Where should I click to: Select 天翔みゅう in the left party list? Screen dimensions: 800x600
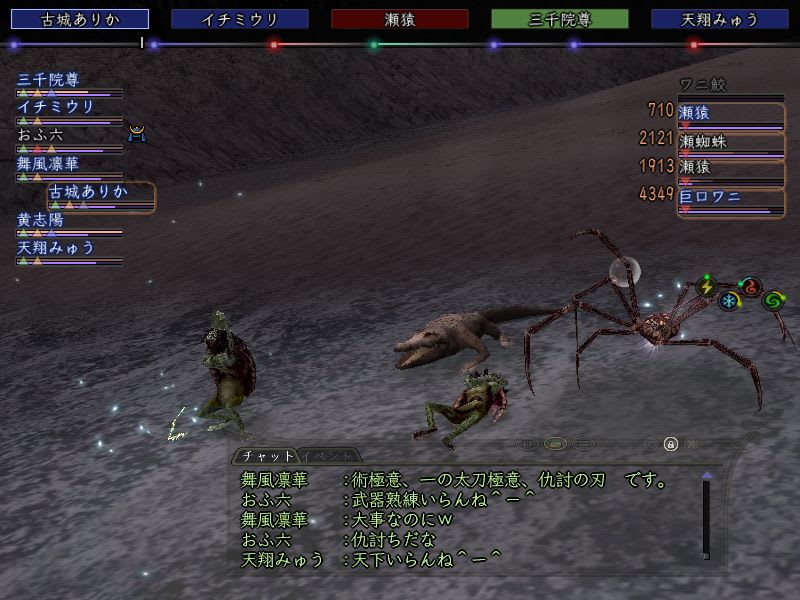pyautogui.click(x=56, y=247)
